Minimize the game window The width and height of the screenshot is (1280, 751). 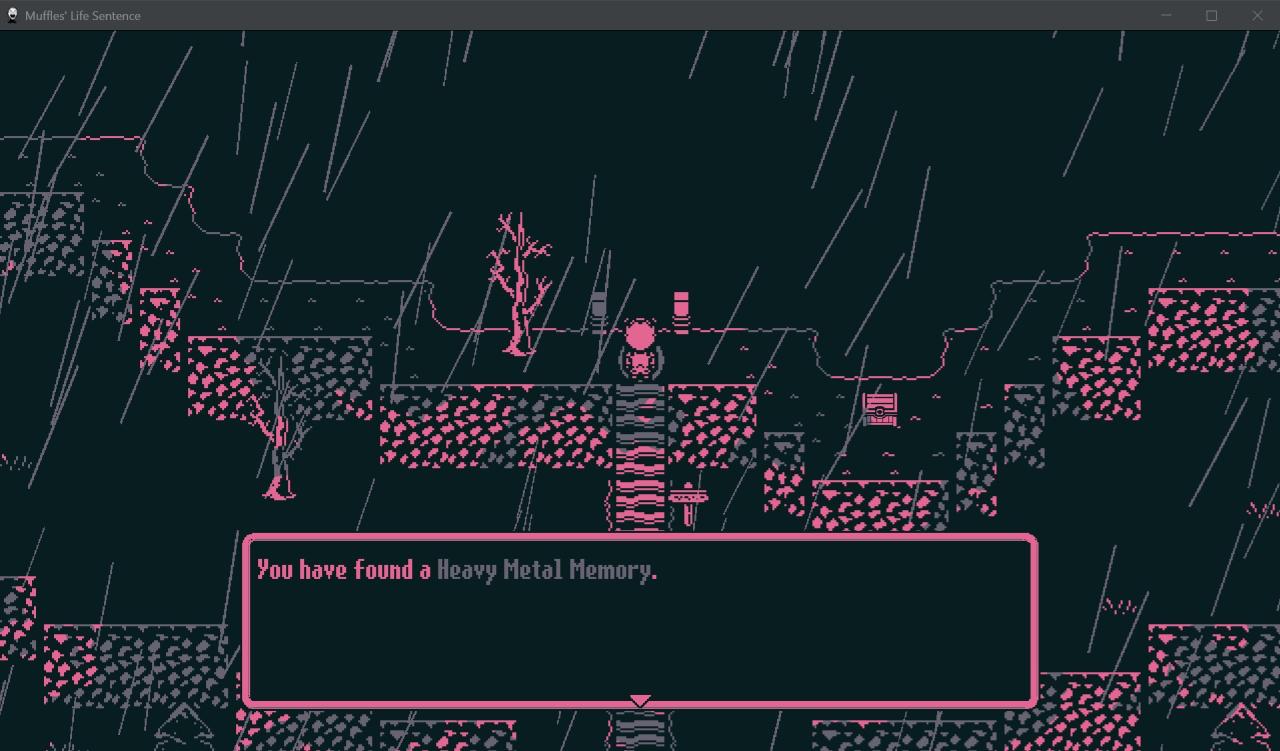click(1166, 15)
